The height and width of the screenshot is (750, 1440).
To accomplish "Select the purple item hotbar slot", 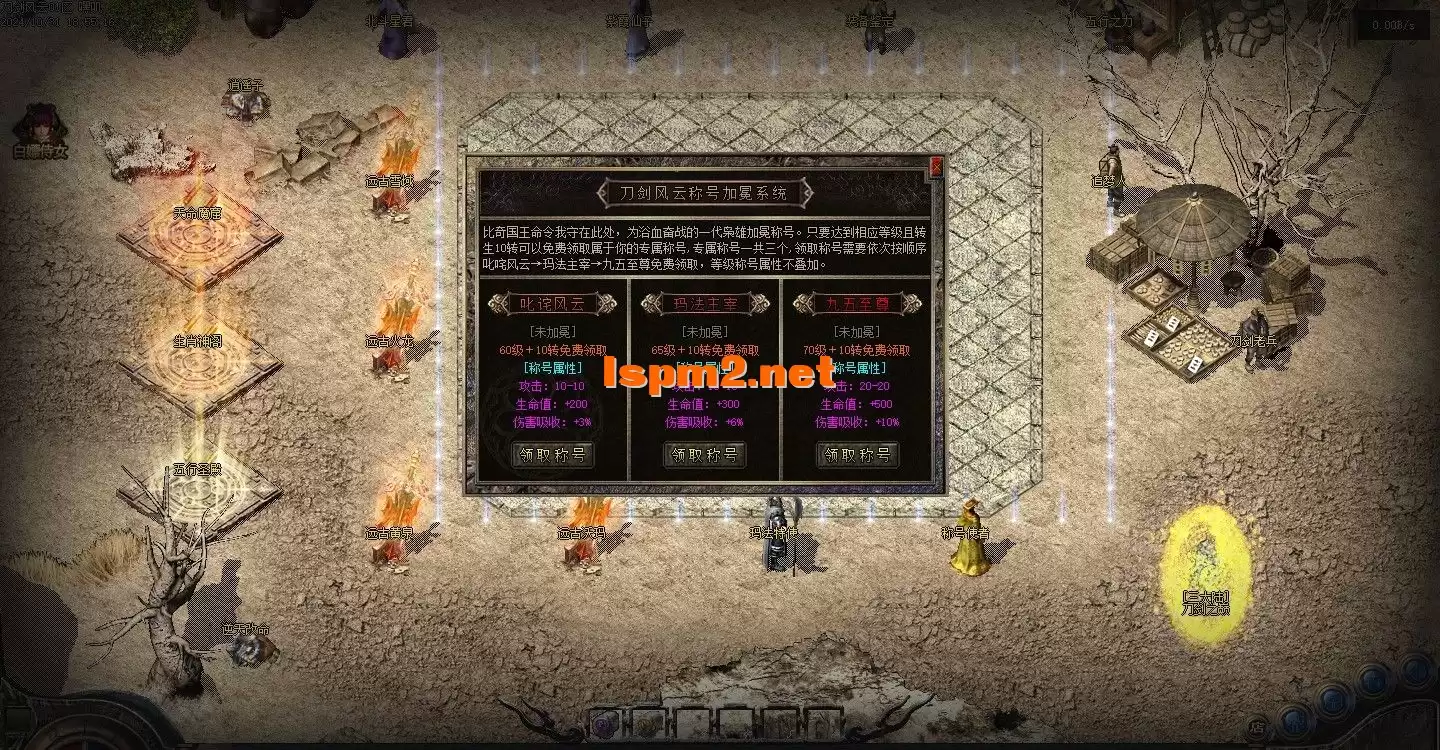I will [603, 722].
